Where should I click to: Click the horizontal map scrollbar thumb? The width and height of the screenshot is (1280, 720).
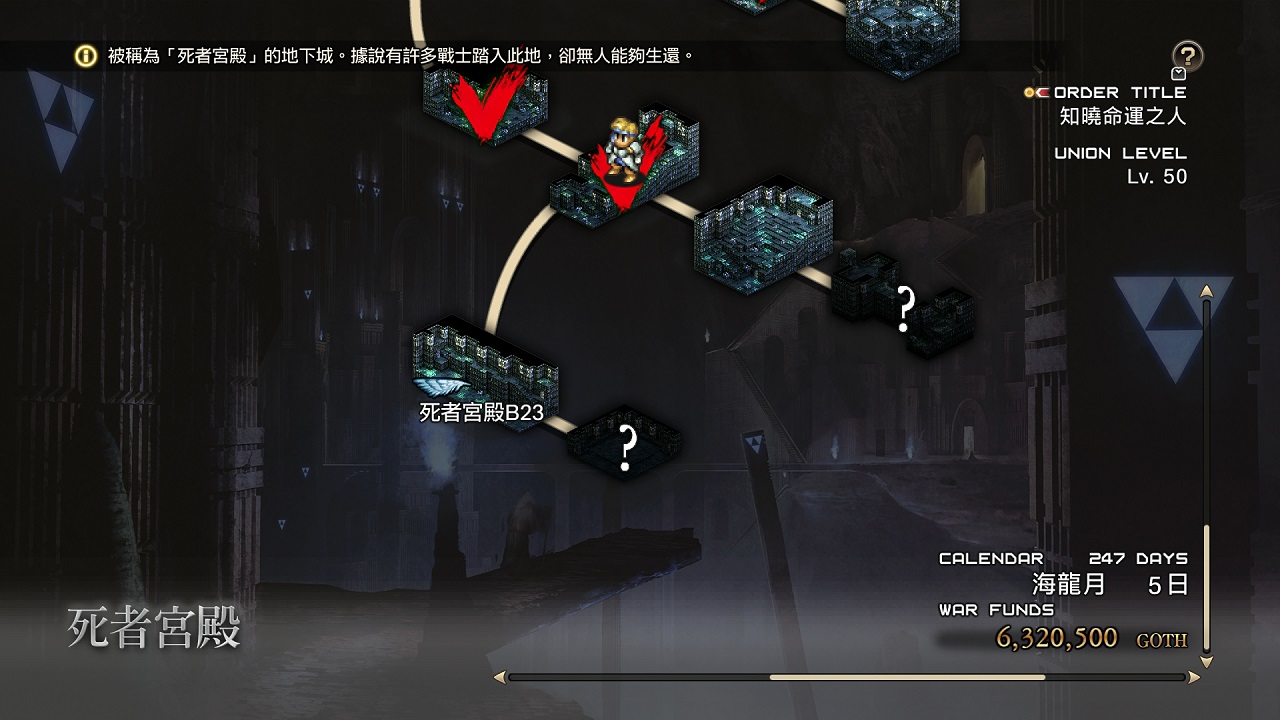point(906,677)
